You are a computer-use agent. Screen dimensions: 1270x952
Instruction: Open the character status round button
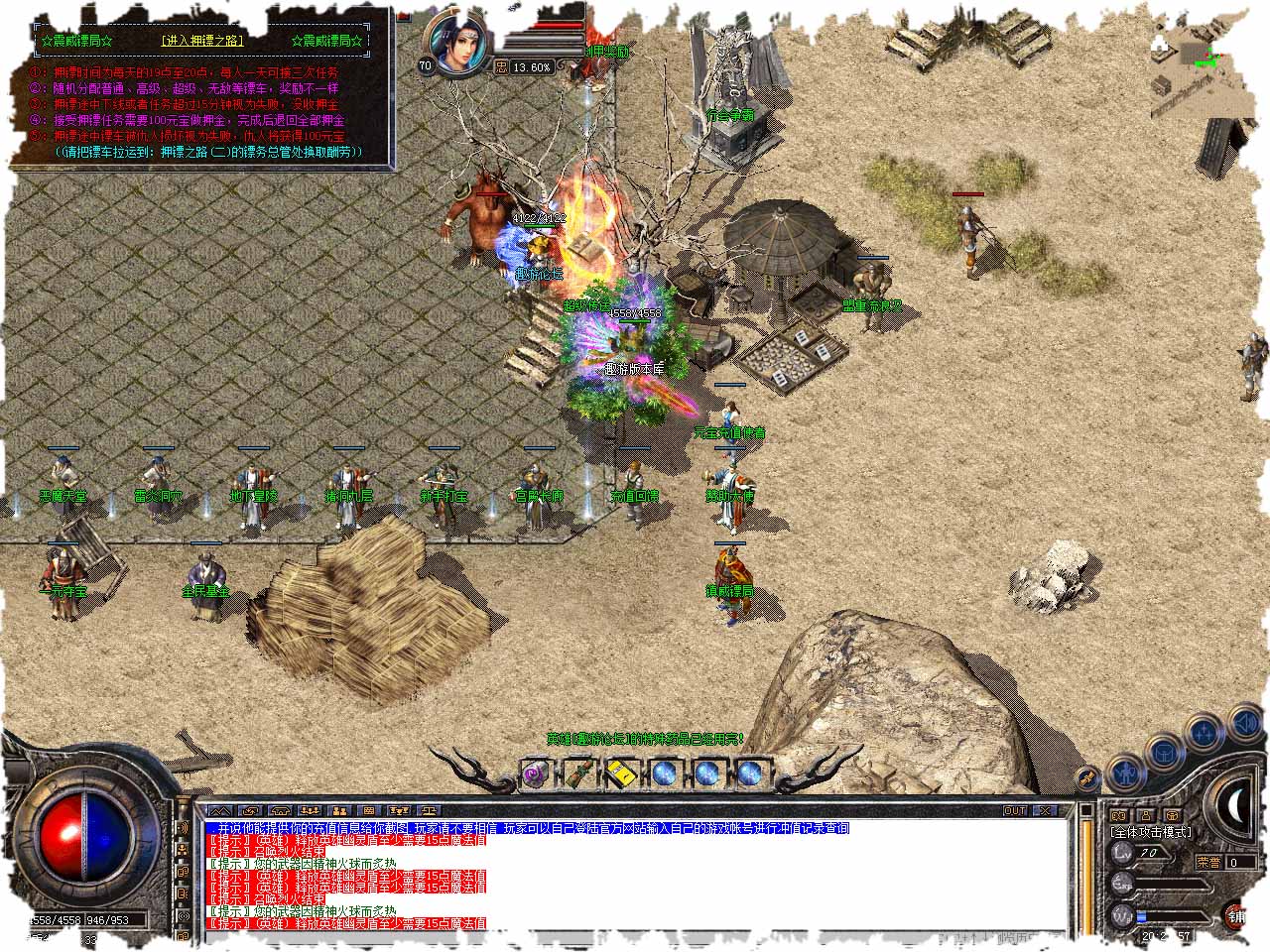(1127, 772)
